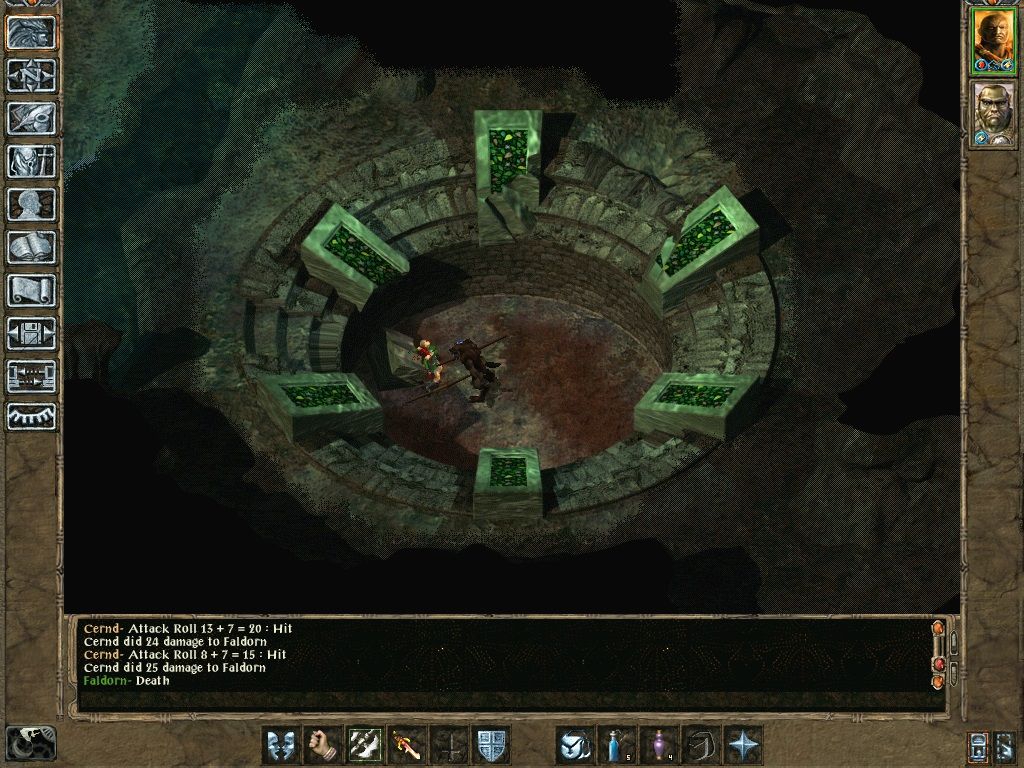Toggle party AI with the eyelid button
The height and width of the screenshot is (768, 1024).
pyautogui.click(x=31, y=417)
